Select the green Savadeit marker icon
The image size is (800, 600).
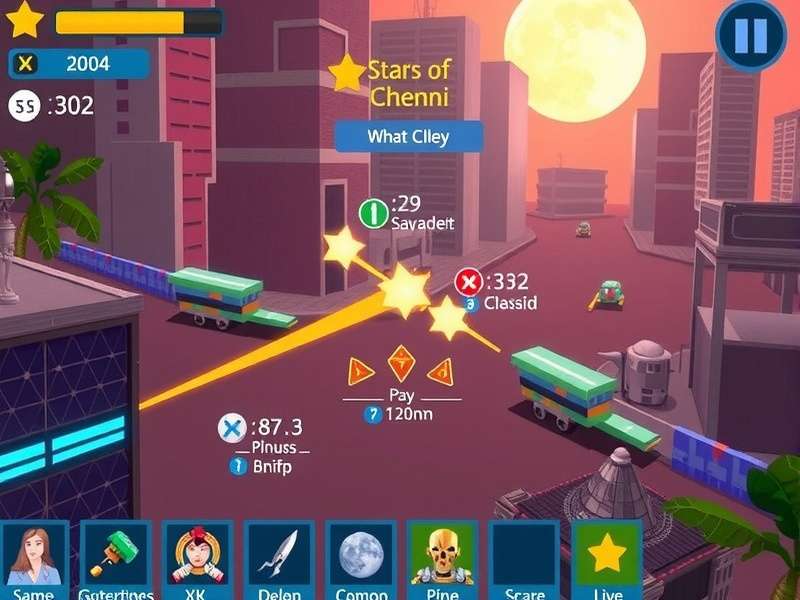pyautogui.click(x=373, y=212)
